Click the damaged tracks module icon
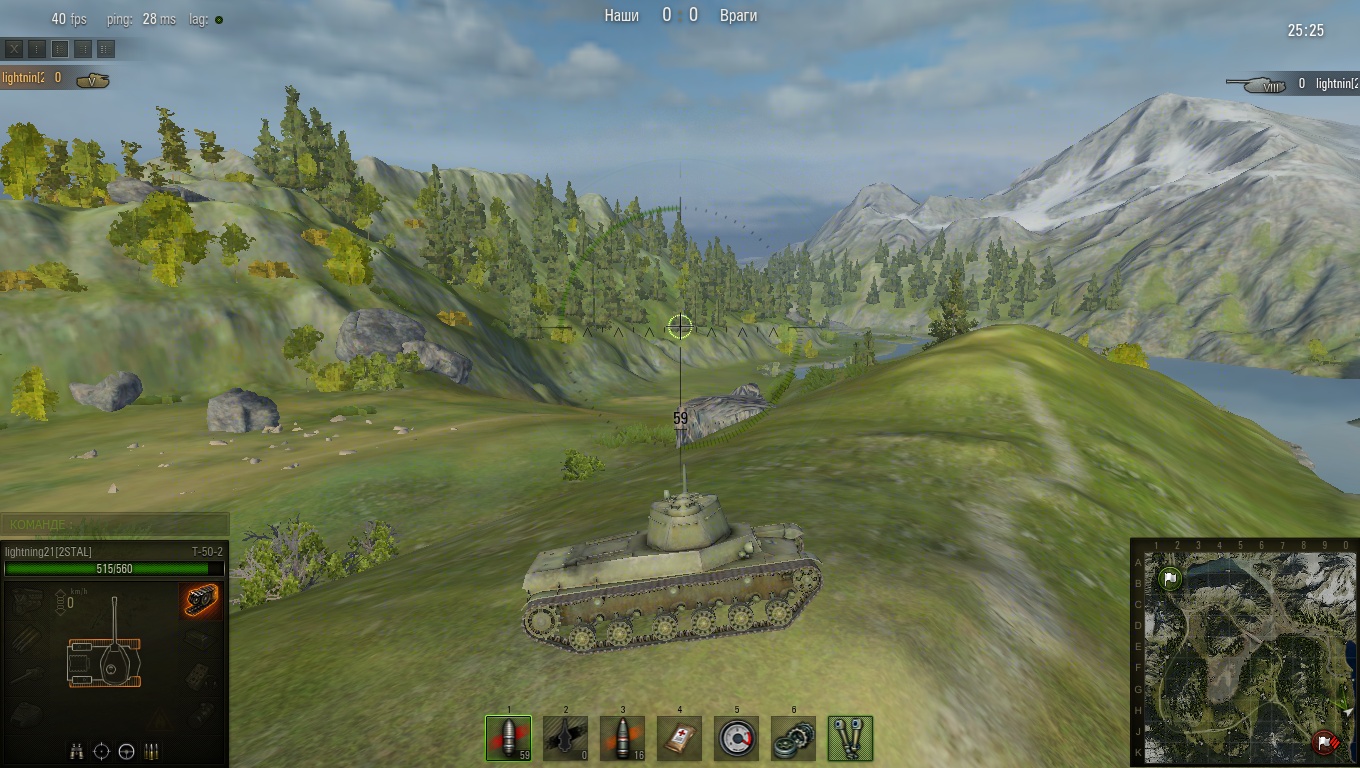The width and height of the screenshot is (1360, 768). [x=201, y=600]
